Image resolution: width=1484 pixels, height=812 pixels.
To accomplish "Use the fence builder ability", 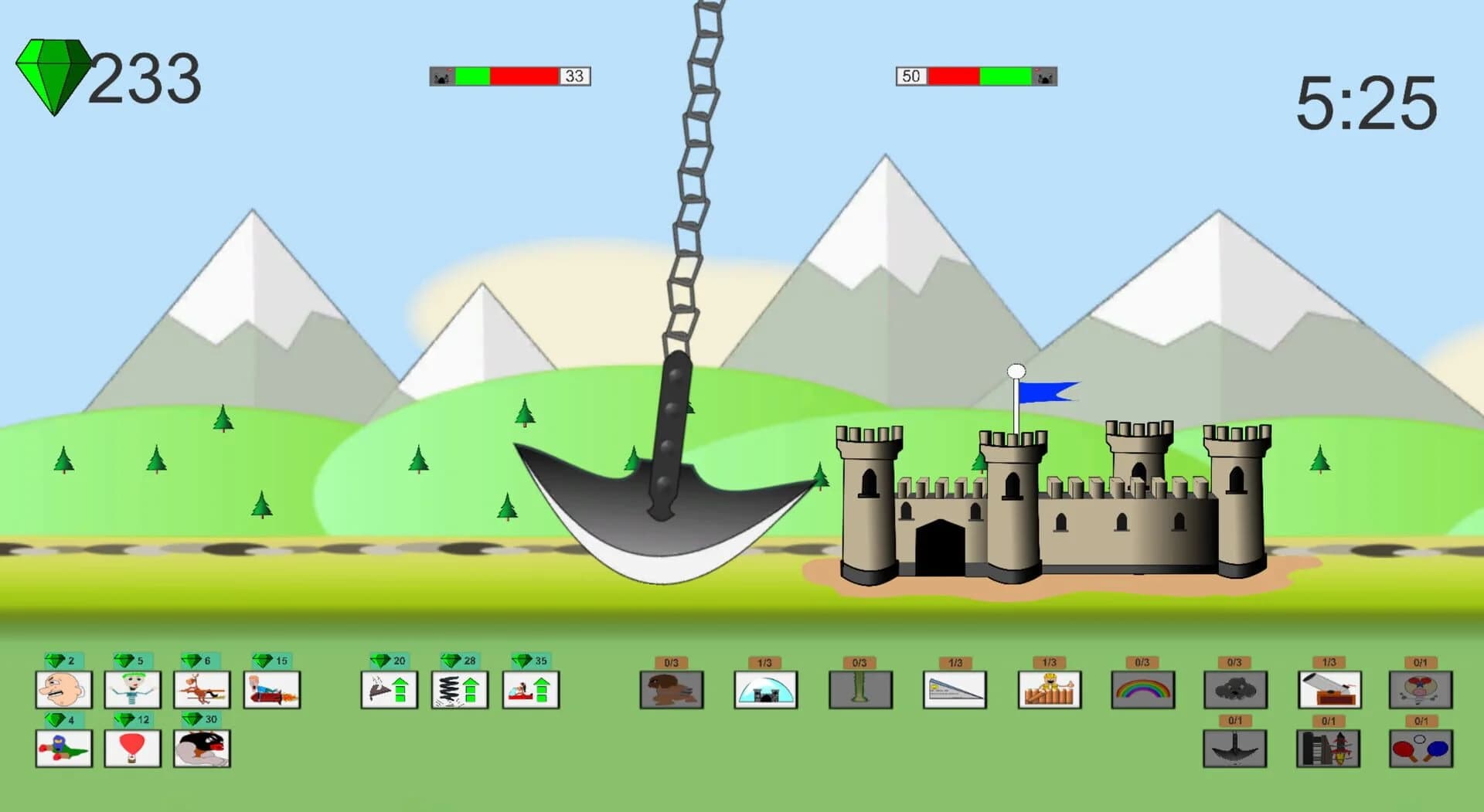I will (x=1048, y=690).
